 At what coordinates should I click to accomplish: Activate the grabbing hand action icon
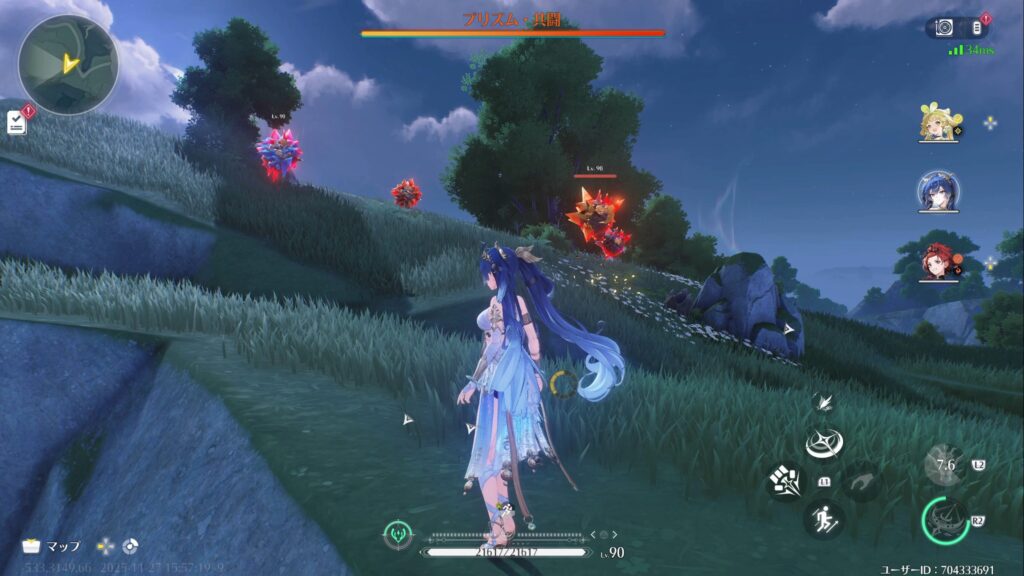[862, 482]
